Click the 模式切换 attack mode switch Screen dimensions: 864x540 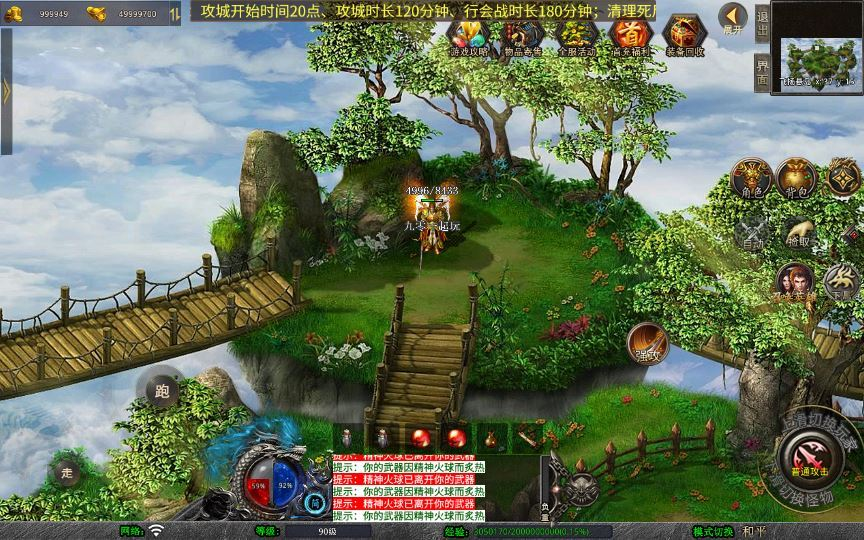point(714,531)
